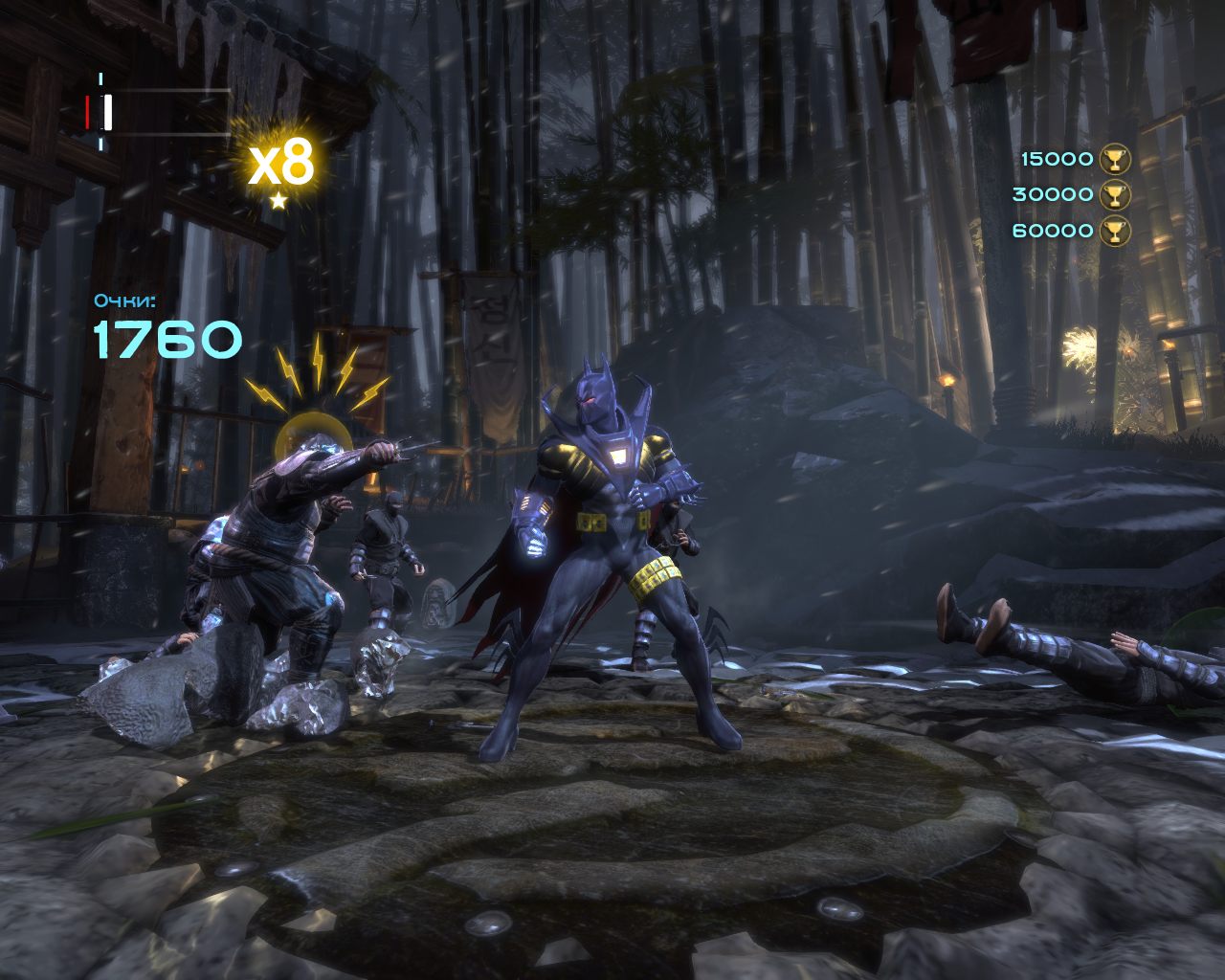This screenshot has height=980, width=1225.
Task: Select the star icon below the x8 multiplier
Action: coord(278,202)
